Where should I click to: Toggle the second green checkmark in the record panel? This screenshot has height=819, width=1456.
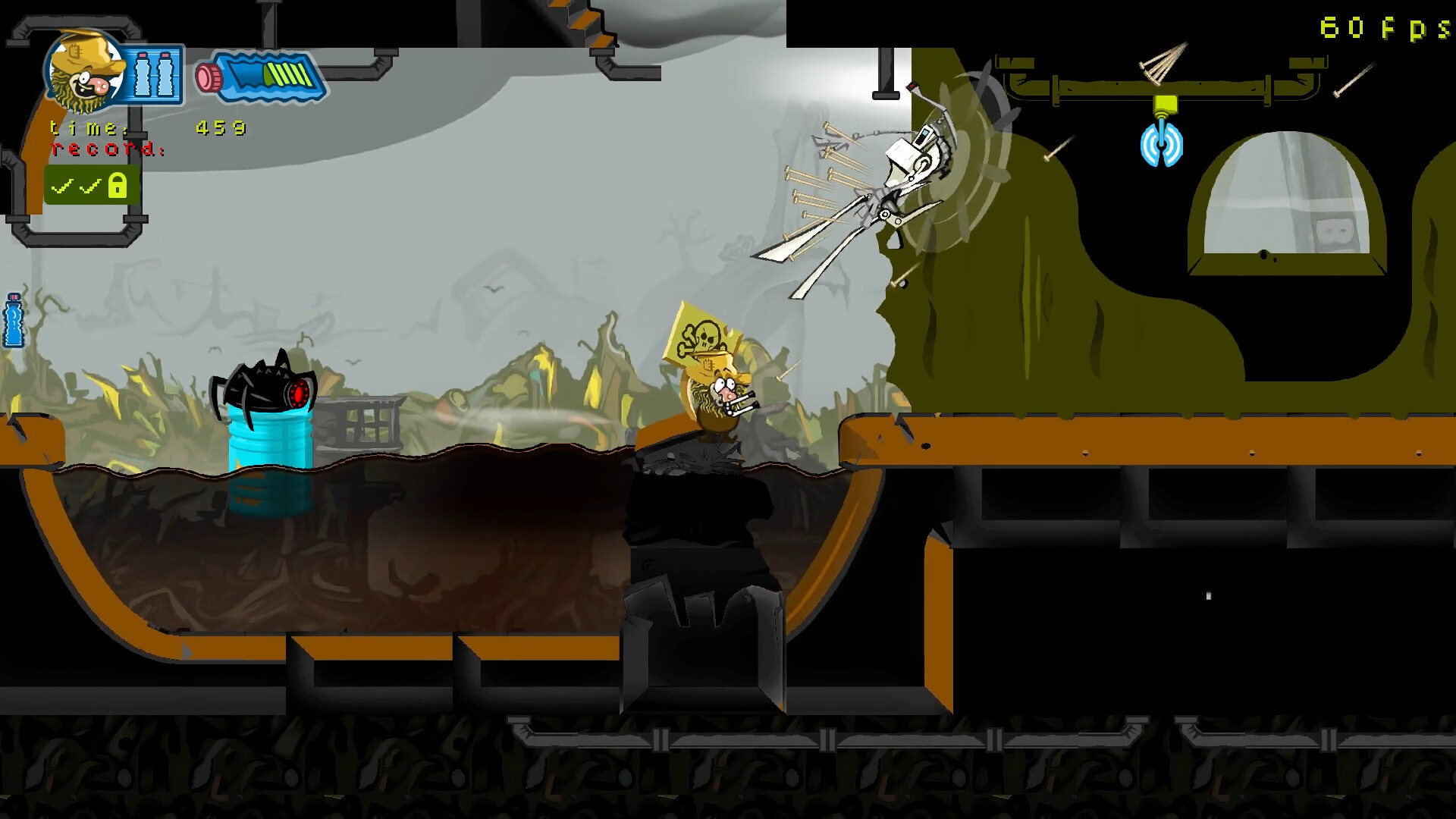pyautogui.click(x=89, y=184)
